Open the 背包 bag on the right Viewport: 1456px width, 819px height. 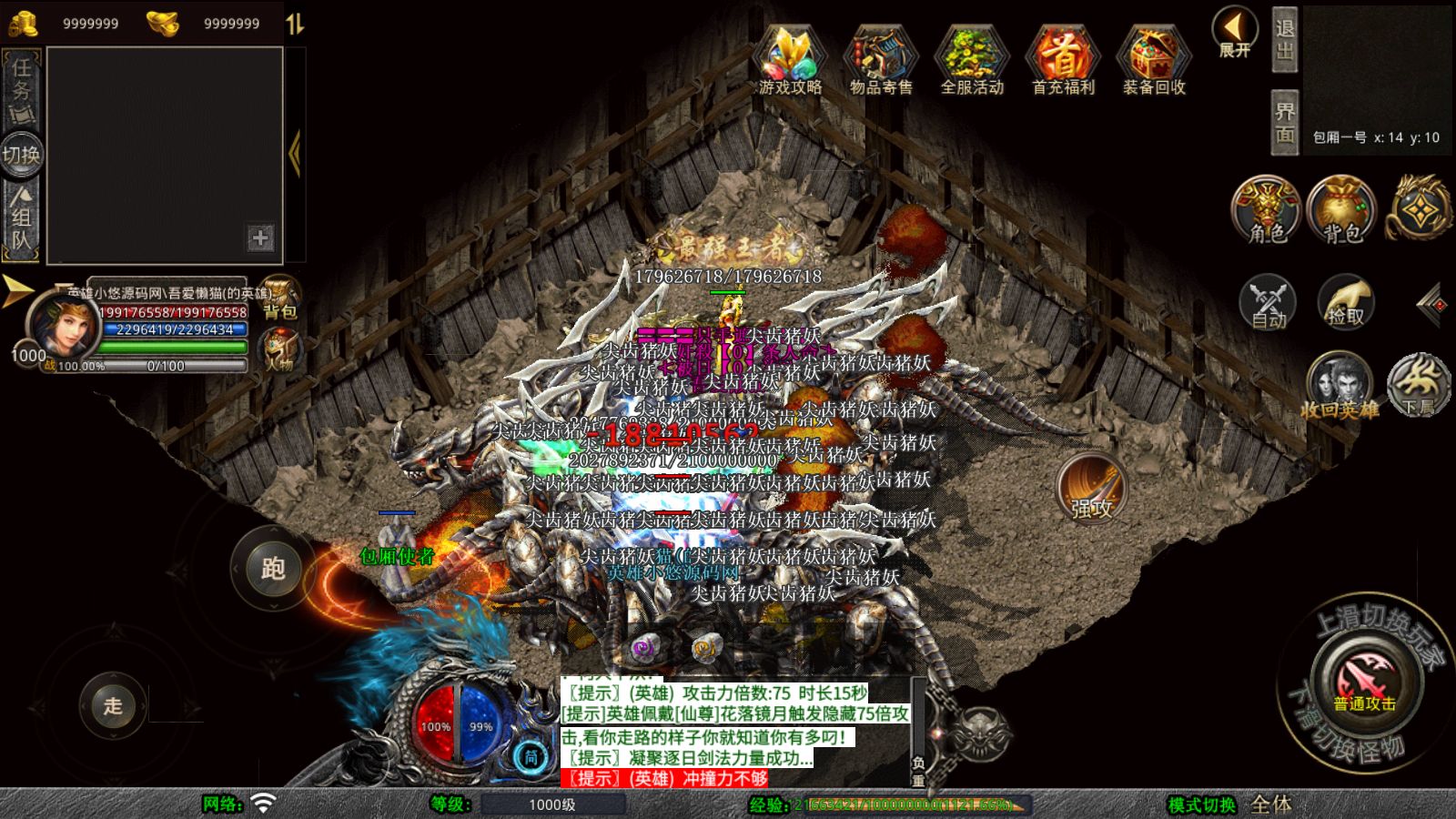[1341, 211]
